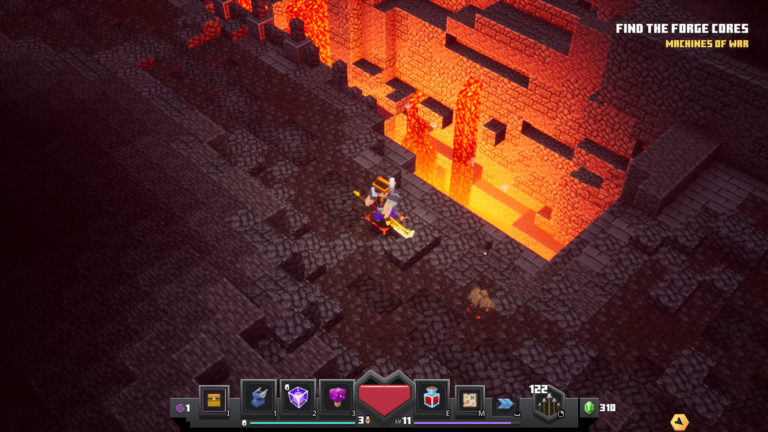Activate the winged boots artifact
This screenshot has height=432, width=768.
pyautogui.click(x=258, y=398)
